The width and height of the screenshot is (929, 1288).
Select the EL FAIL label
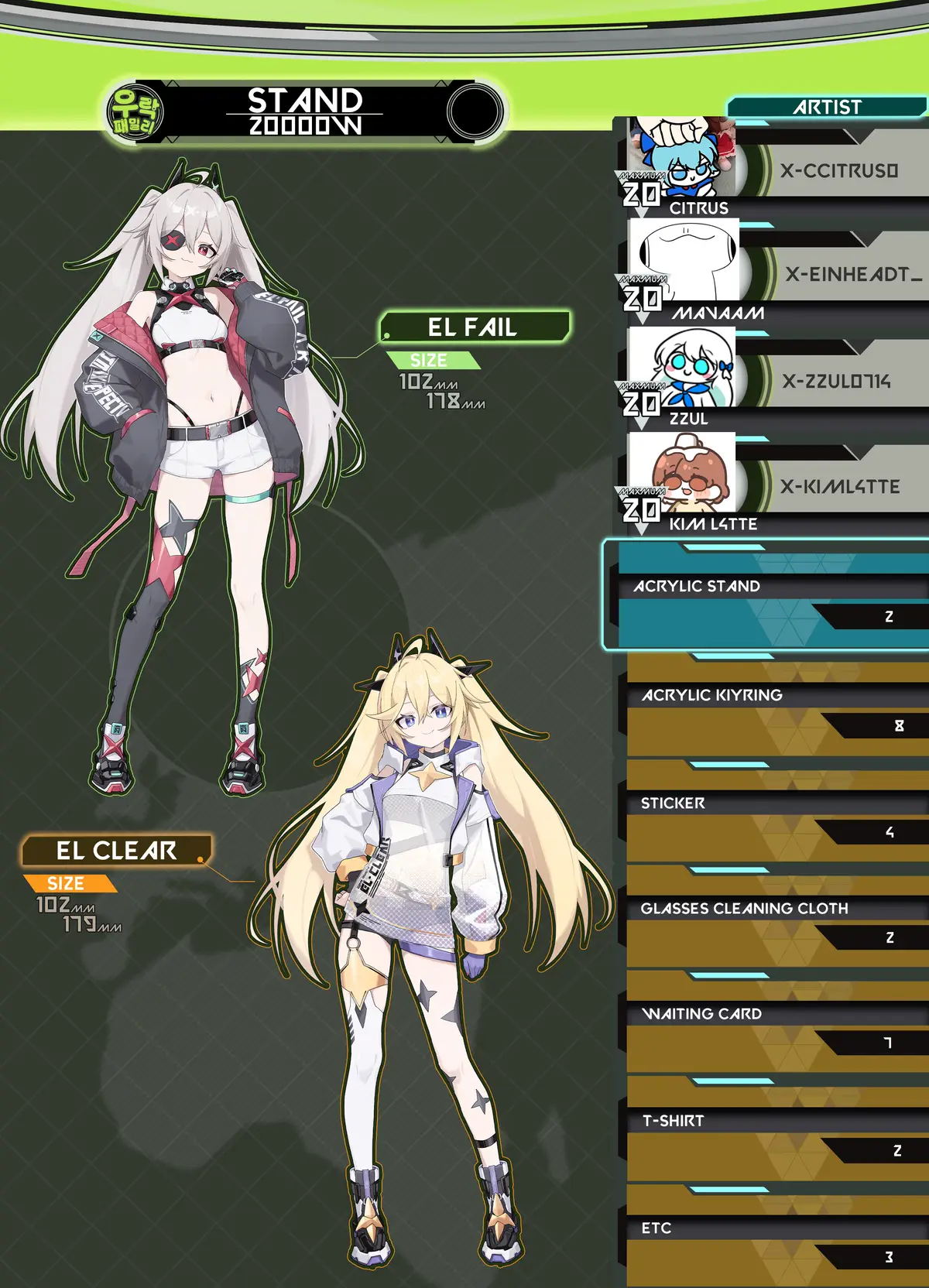[x=474, y=327]
